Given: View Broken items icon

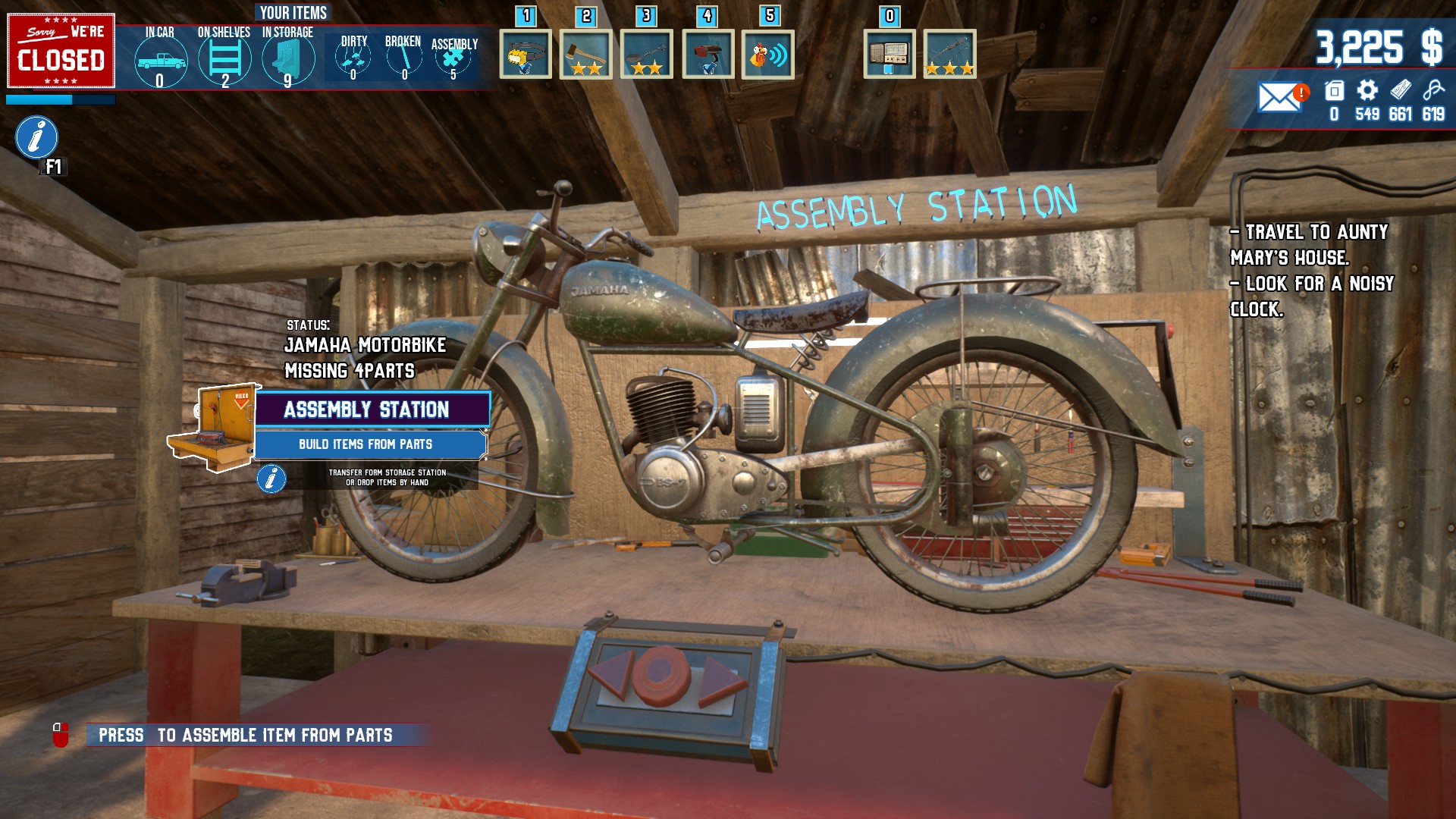Looking at the screenshot, I should [x=403, y=58].
